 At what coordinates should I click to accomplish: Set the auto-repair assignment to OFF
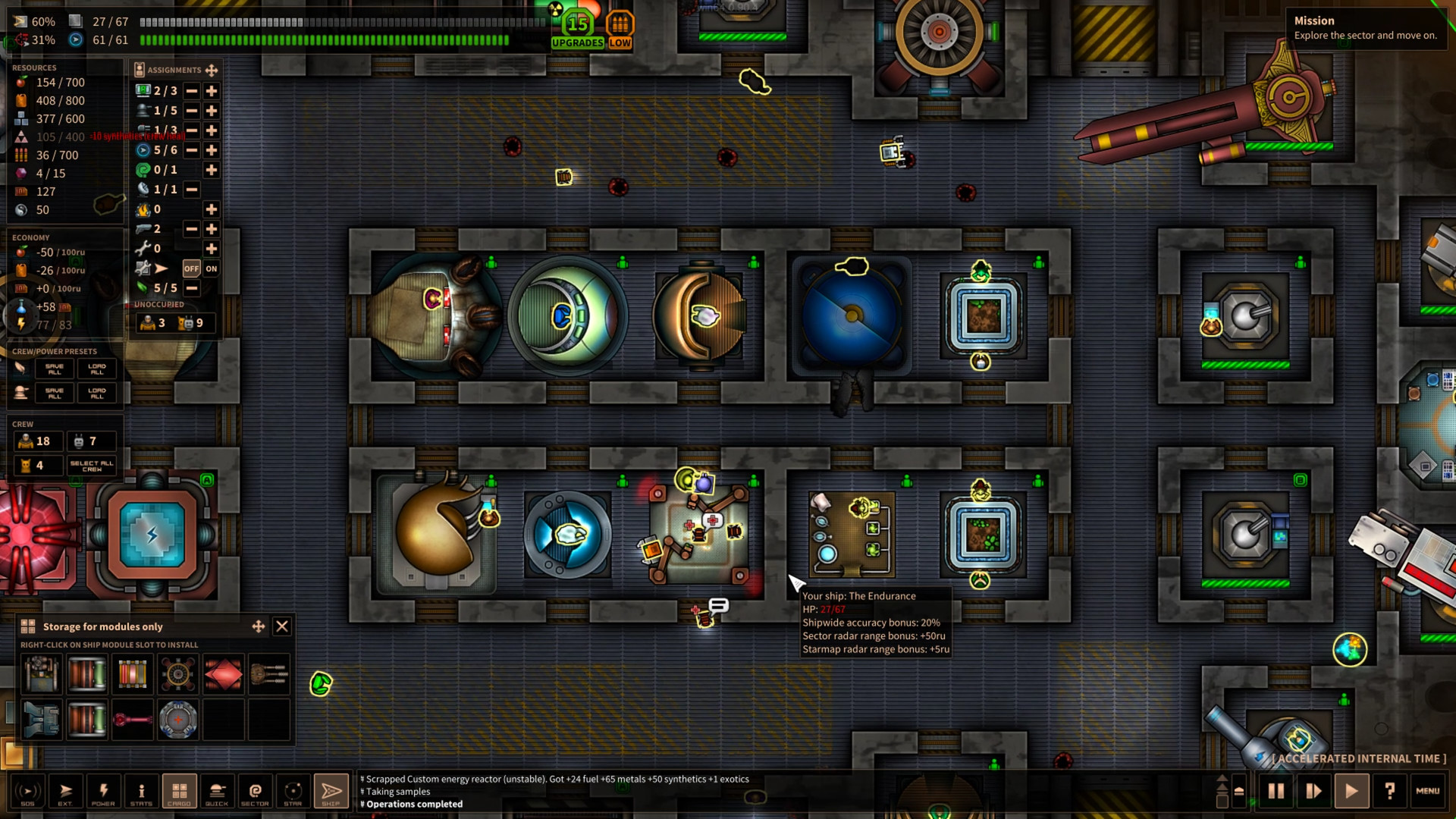(192, 268)
